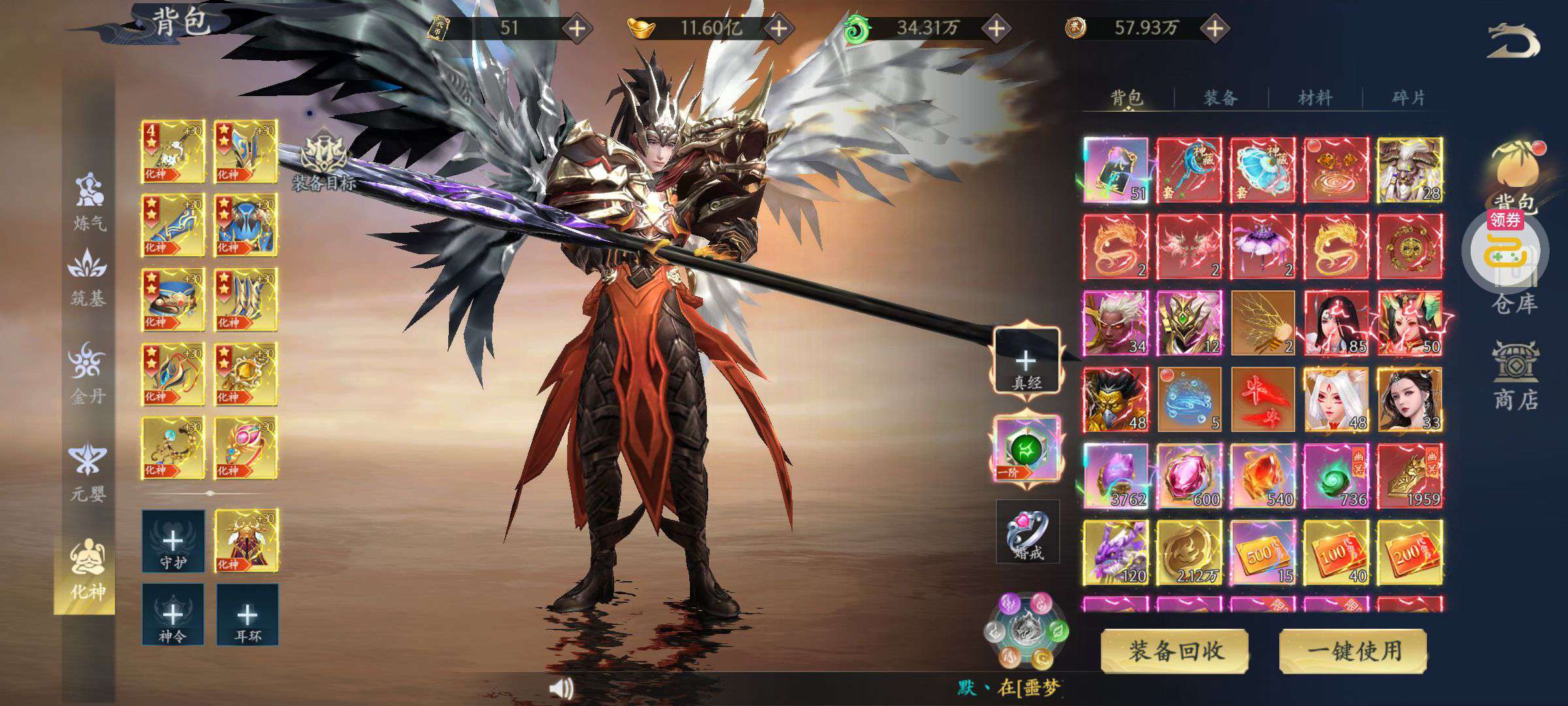Show the 碎片 fragments tab
Image resolution: width=1568 pixels, height=706 pixels.
pos(1408,98)
